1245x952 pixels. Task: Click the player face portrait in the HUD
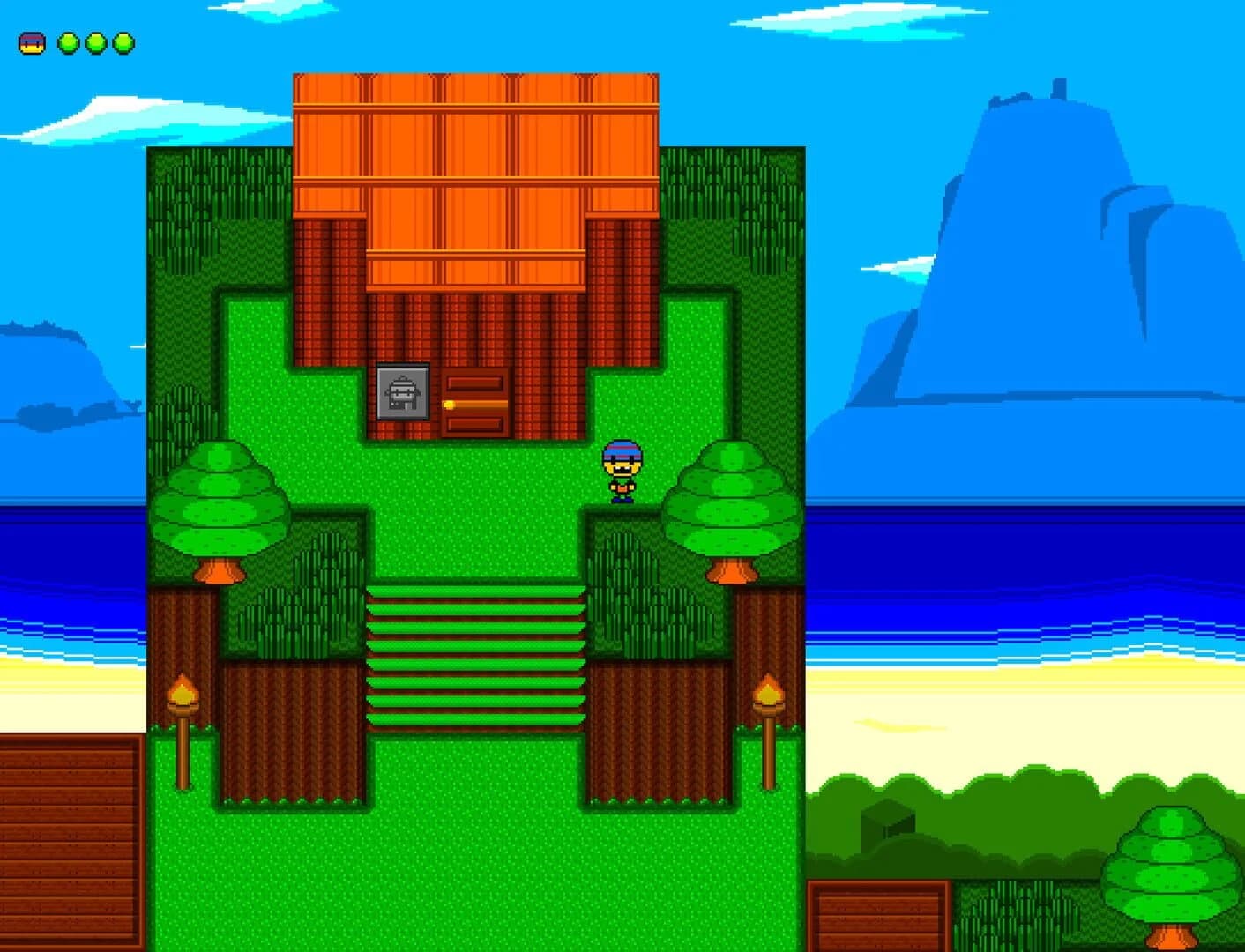point(32,41)
